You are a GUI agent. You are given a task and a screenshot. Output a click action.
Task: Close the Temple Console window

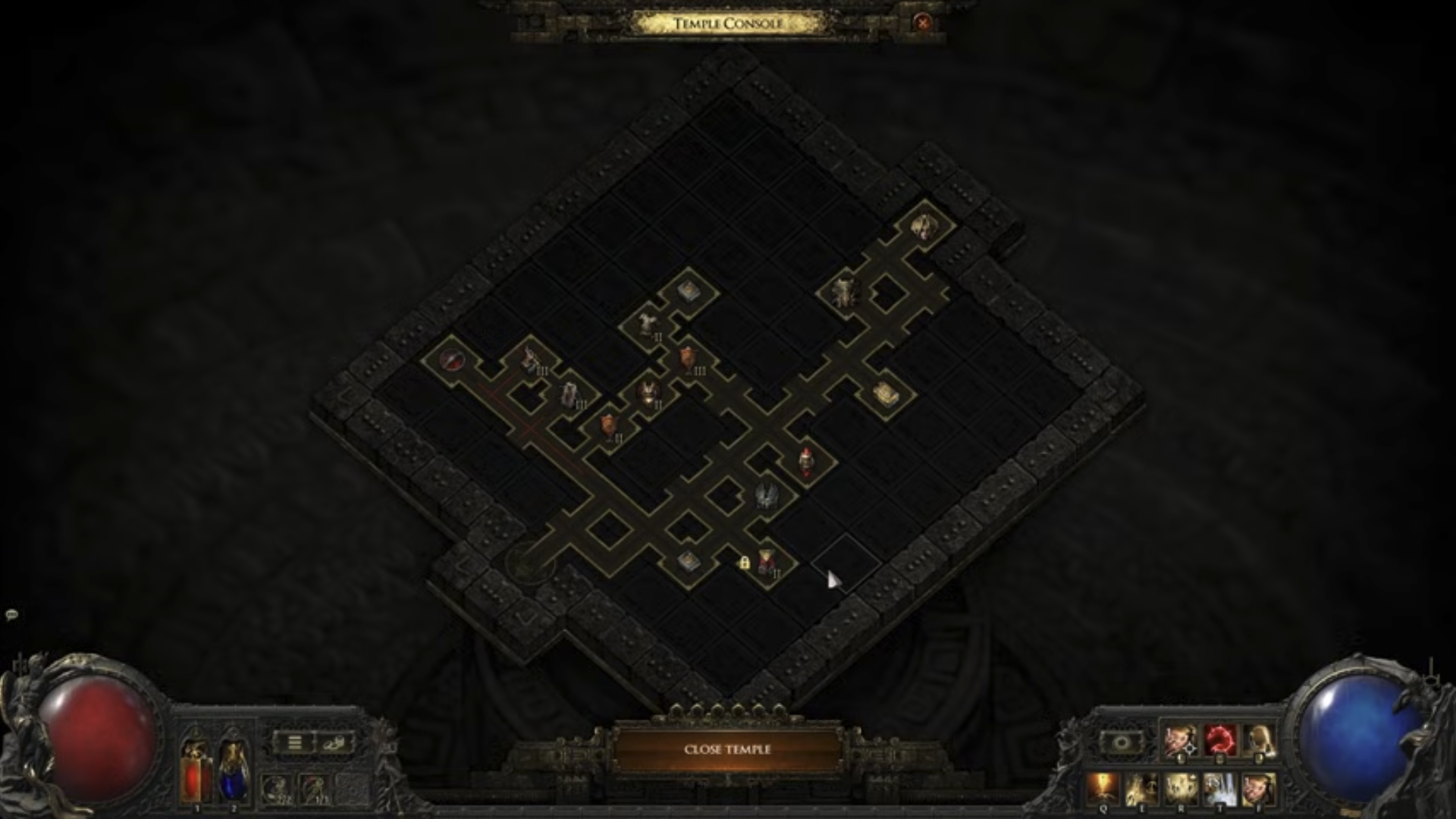point(923,23)
